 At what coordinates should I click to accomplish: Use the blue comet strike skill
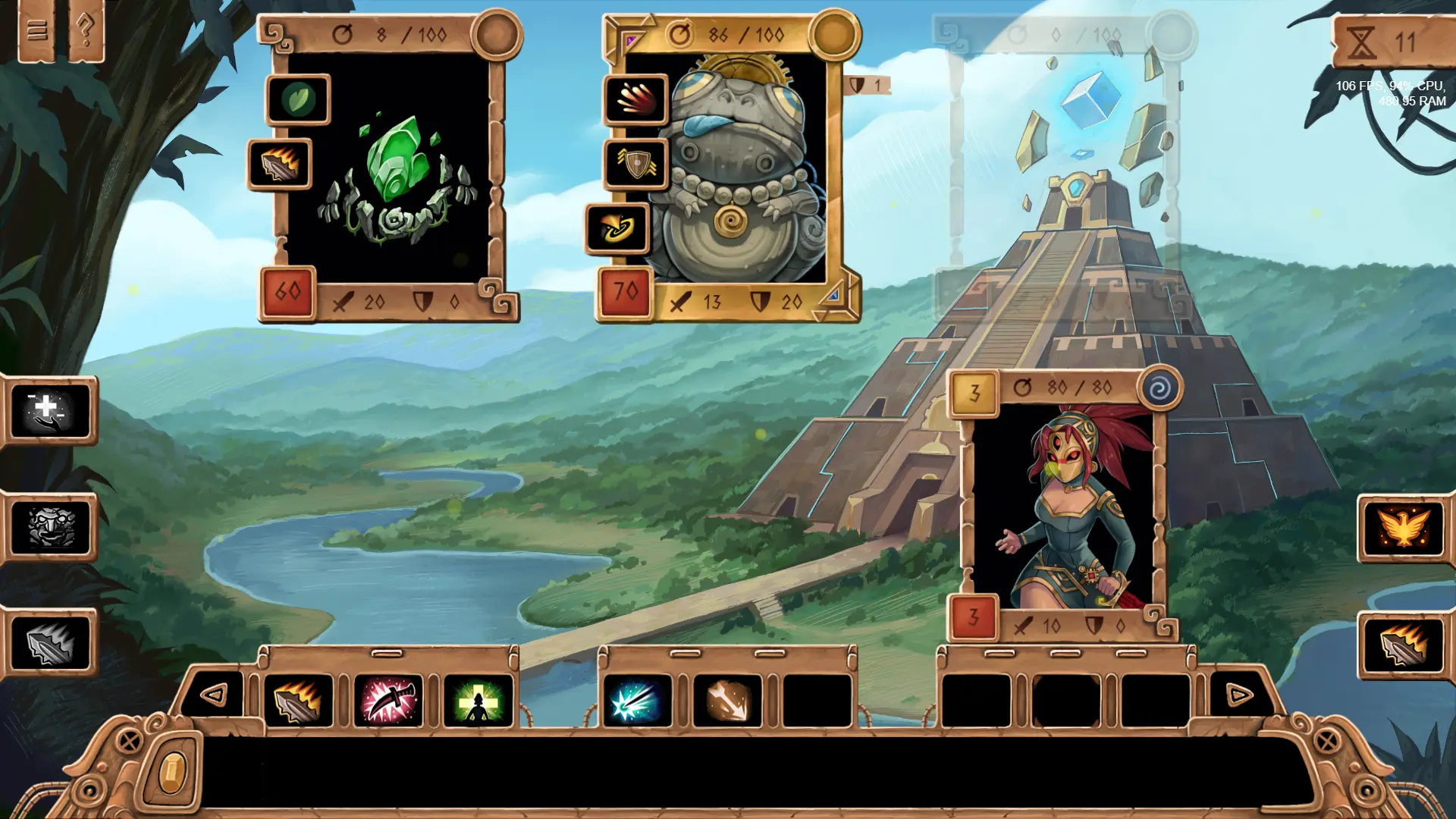tap(637, 701)
